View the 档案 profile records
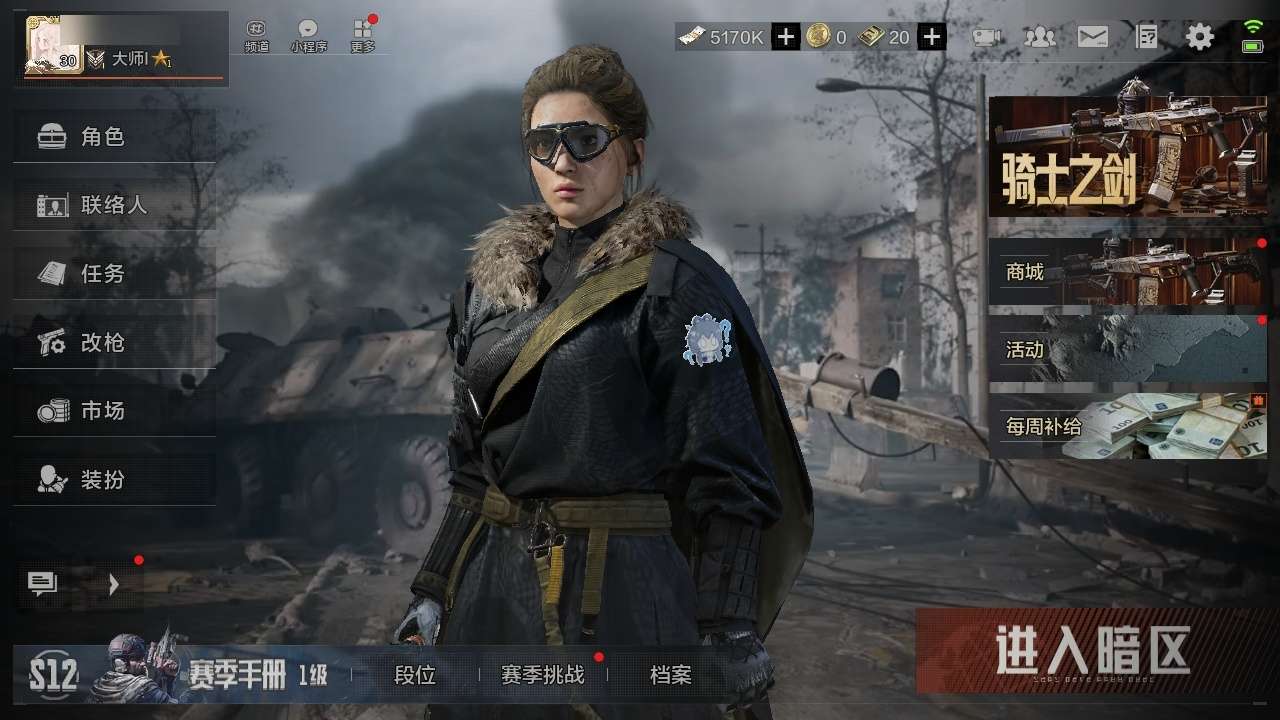The width and height of the screenshot is (1280, 720). point(670,675)
